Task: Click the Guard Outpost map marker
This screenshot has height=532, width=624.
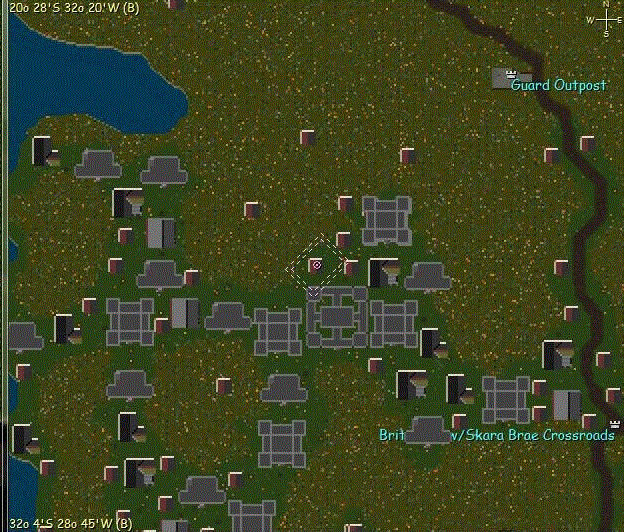Action: [512, 75]
